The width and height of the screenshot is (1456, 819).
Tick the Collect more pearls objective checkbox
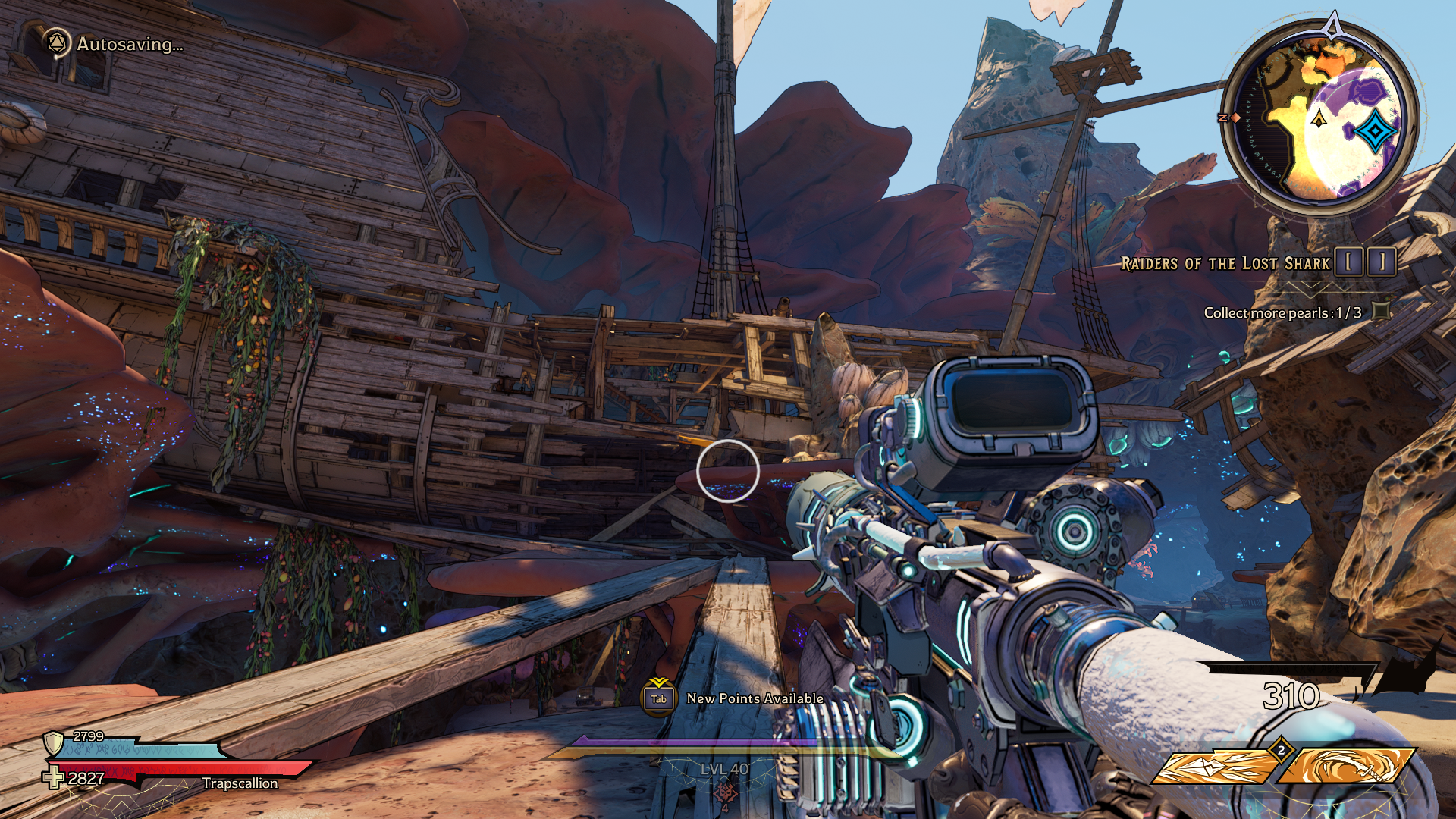[1382, 311]
